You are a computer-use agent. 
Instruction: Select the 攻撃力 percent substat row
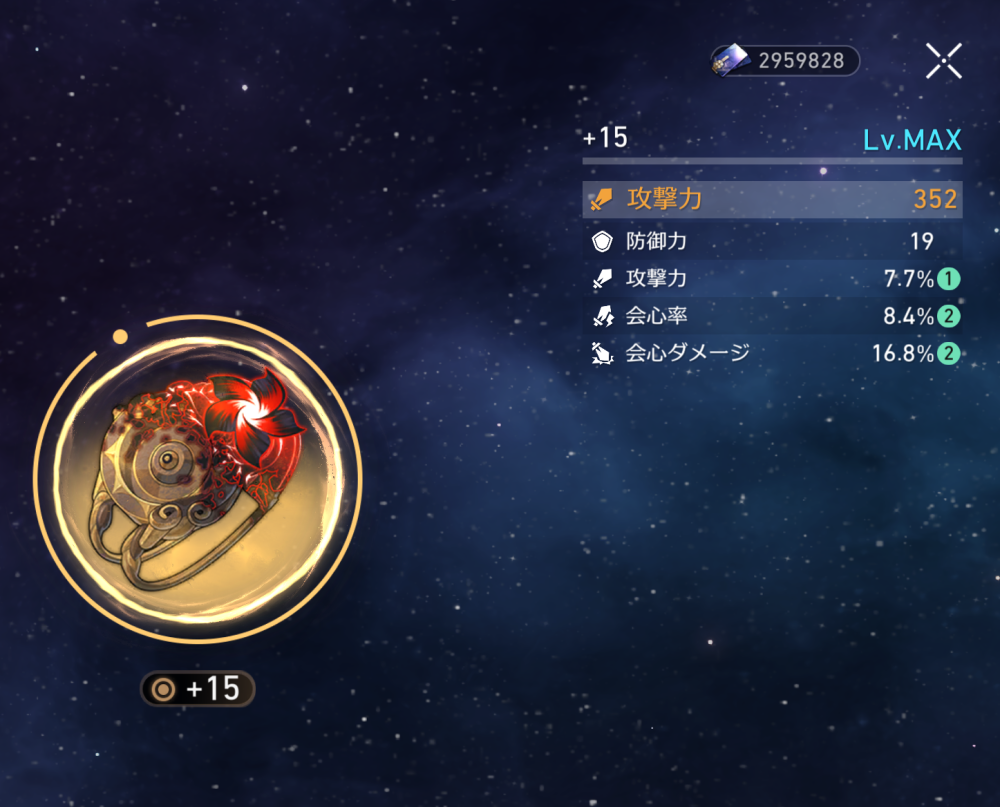coord(772,279)
